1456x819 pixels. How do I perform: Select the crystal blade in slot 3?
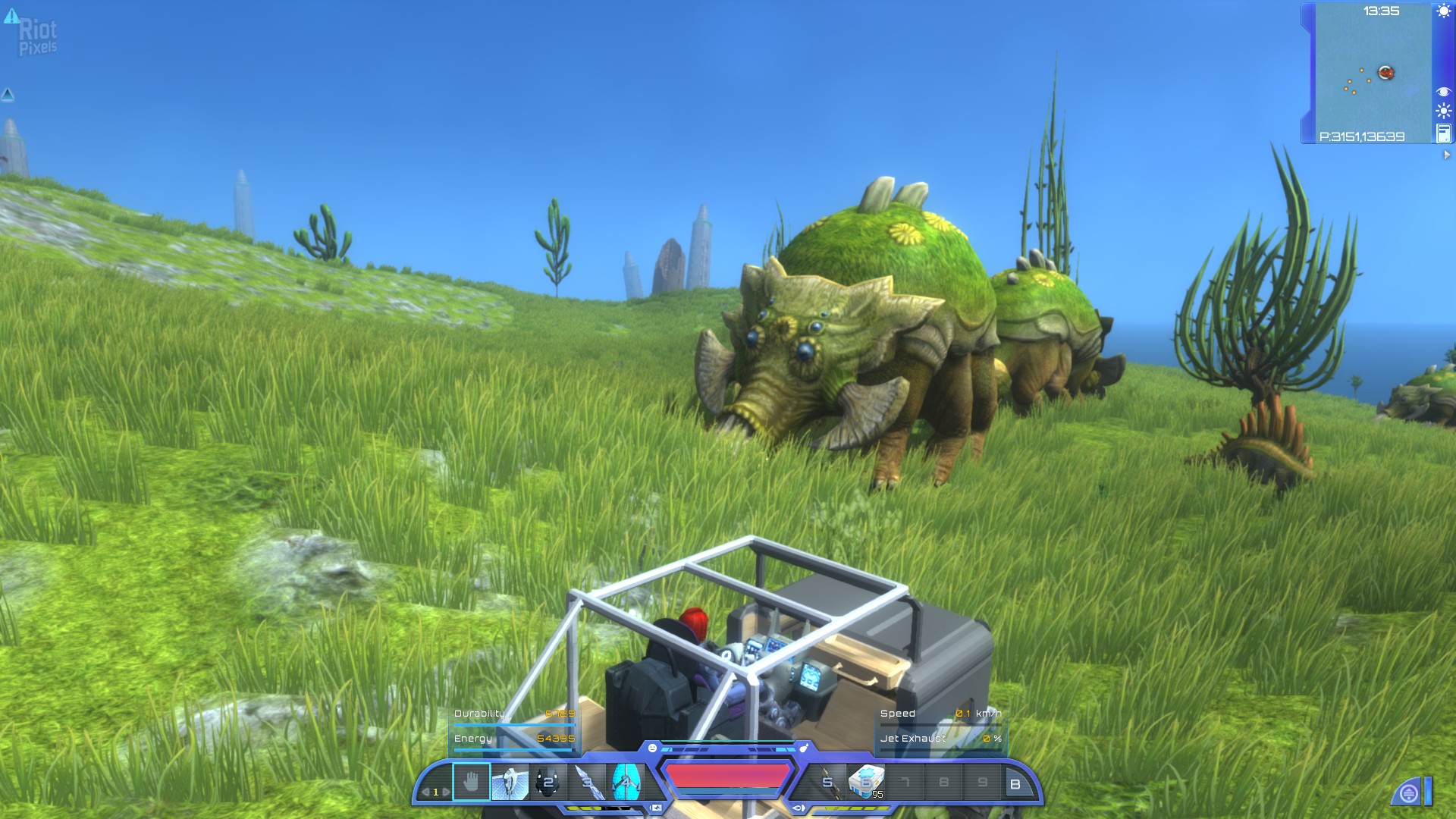tap(587, 782)
